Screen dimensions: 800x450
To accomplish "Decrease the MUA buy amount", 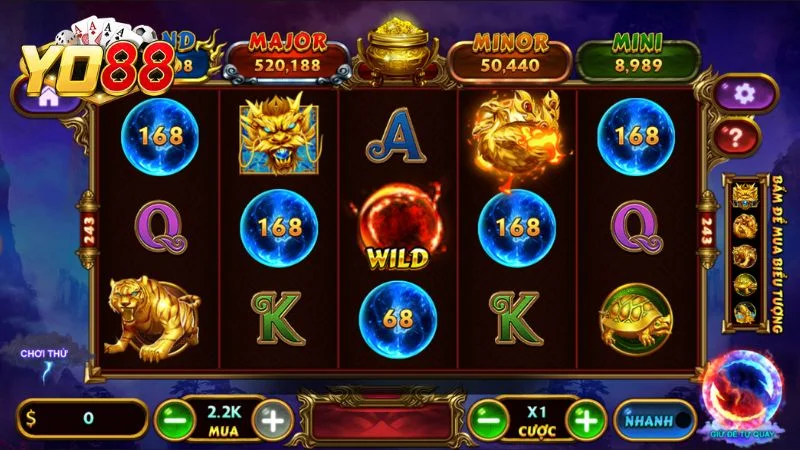I will click(172, 421).
